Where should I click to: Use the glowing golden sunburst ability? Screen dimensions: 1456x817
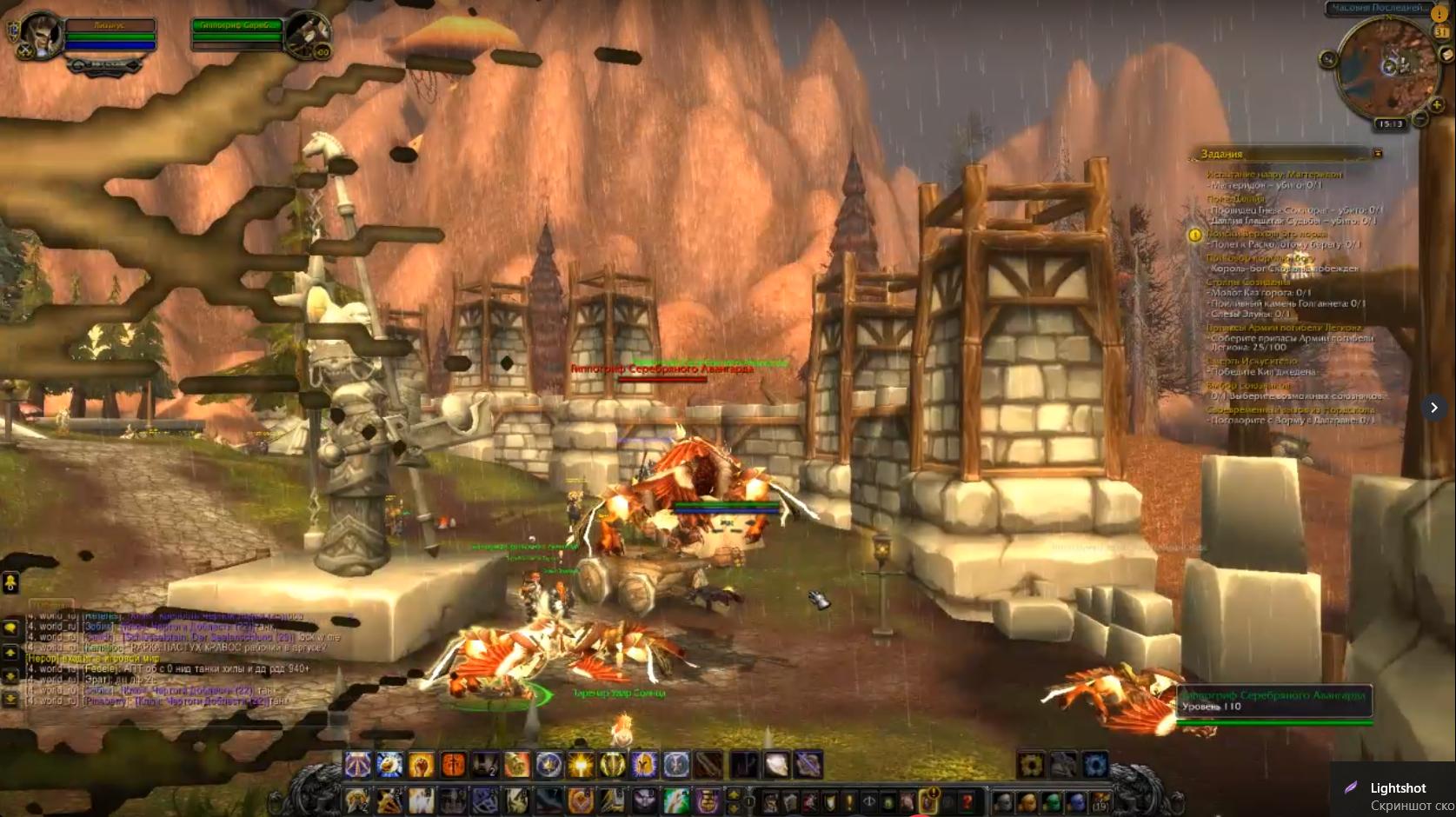pos(581,765)
